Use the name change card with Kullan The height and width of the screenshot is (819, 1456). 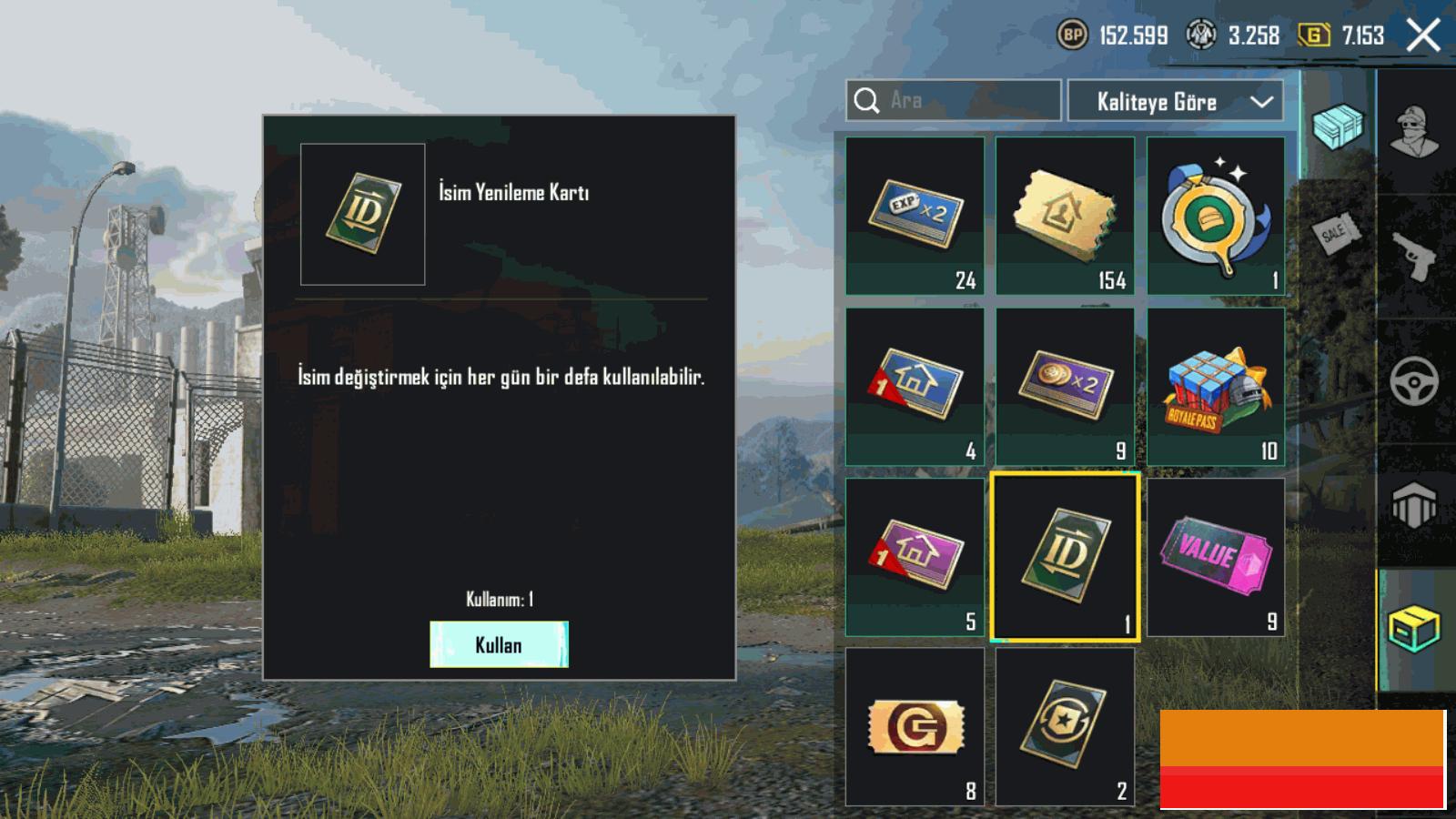tap(499, 644)
